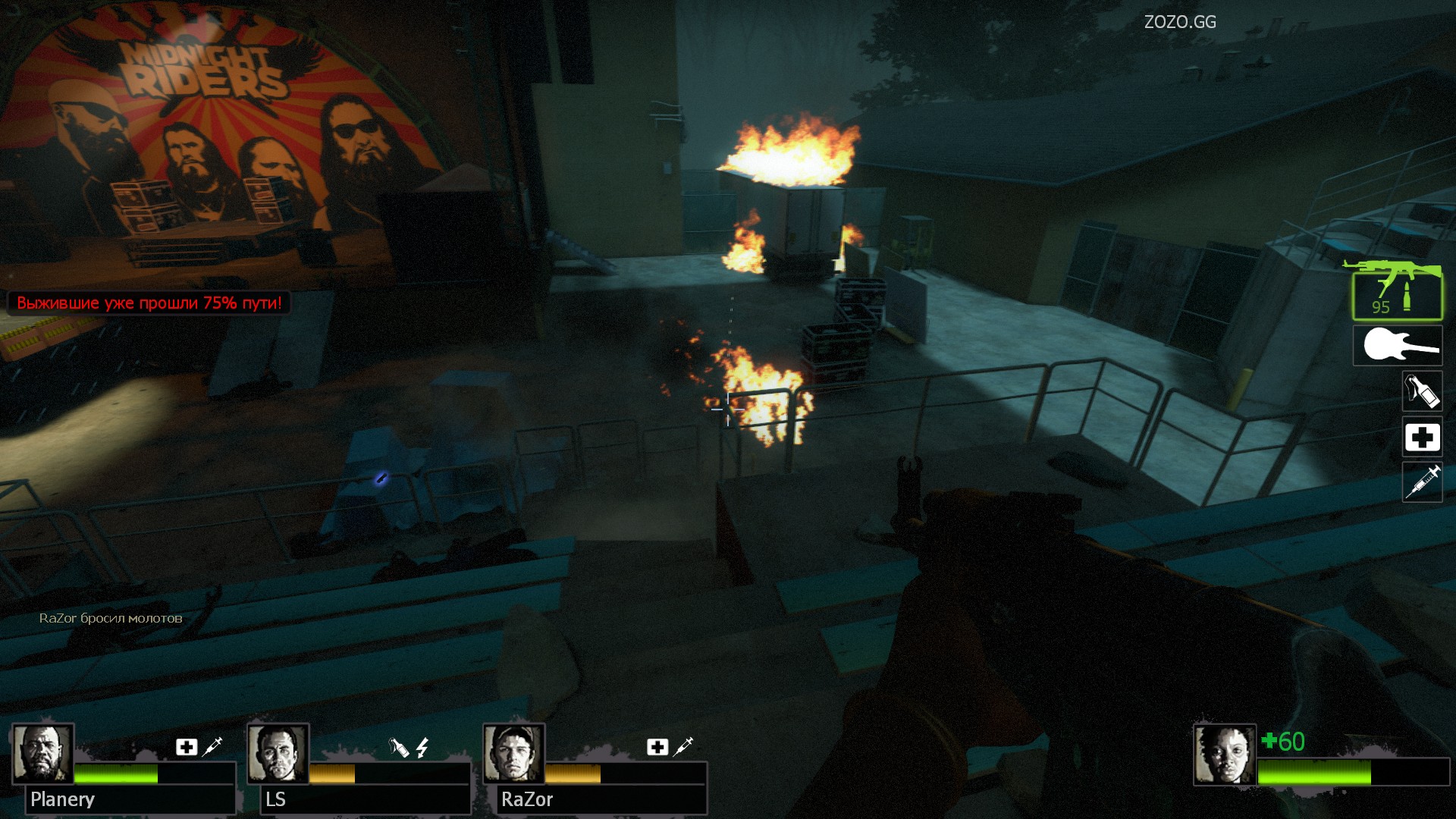Select LS's teammate portrait
This screenshot has height=819, width=1456.
[278, 754]
